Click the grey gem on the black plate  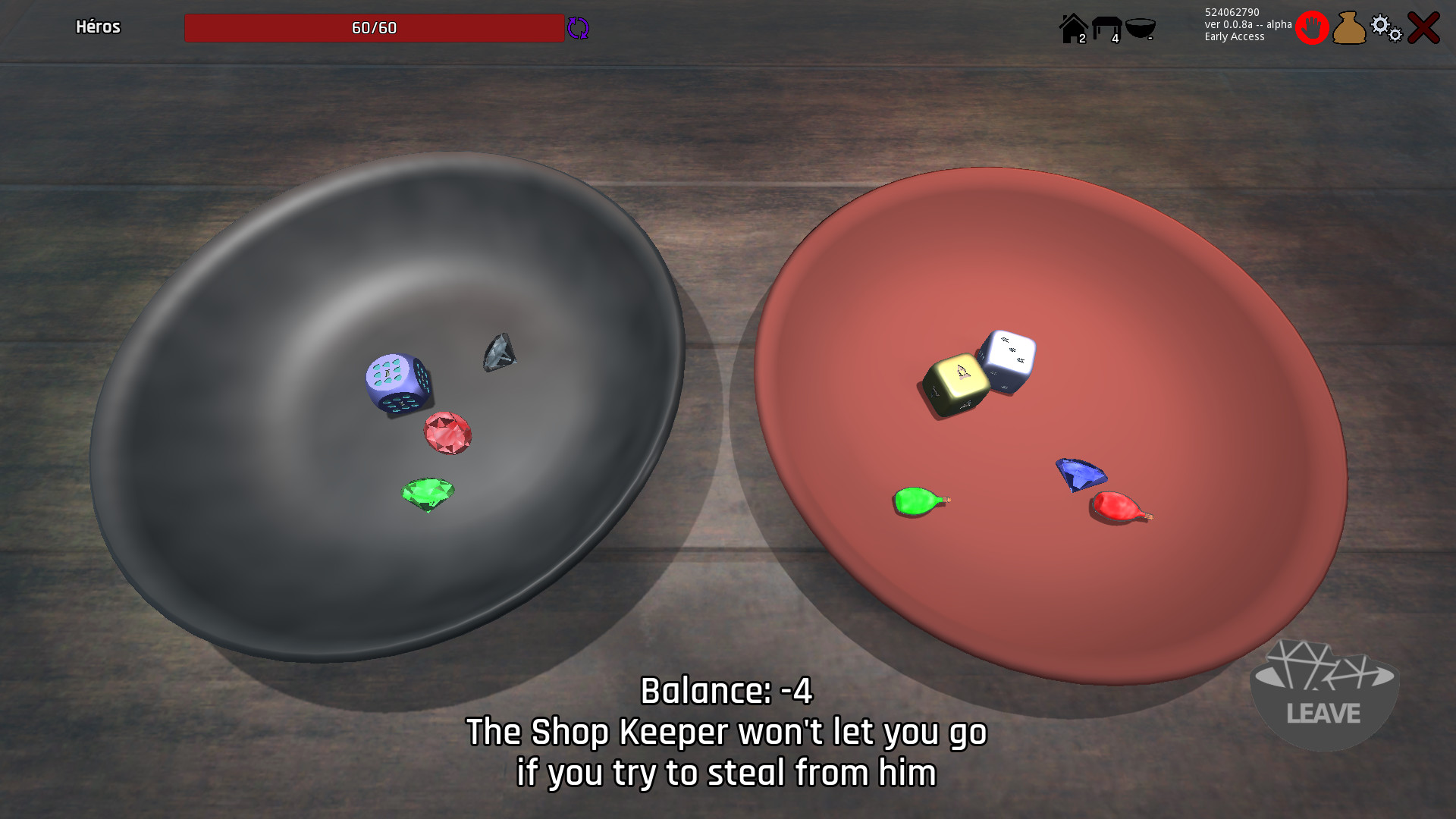tap(499, 352)
